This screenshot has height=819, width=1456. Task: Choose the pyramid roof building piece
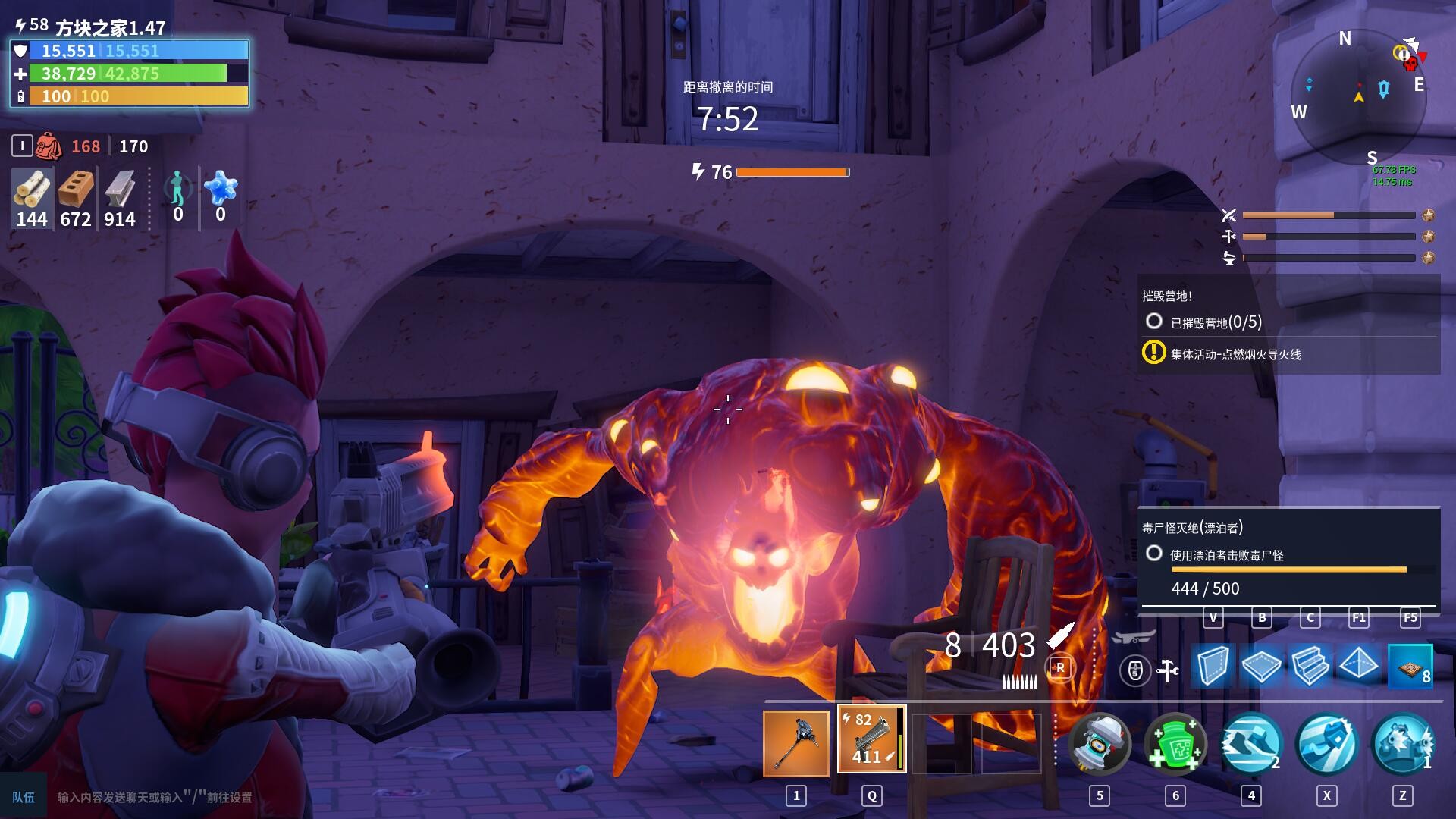pos(1358,666)
